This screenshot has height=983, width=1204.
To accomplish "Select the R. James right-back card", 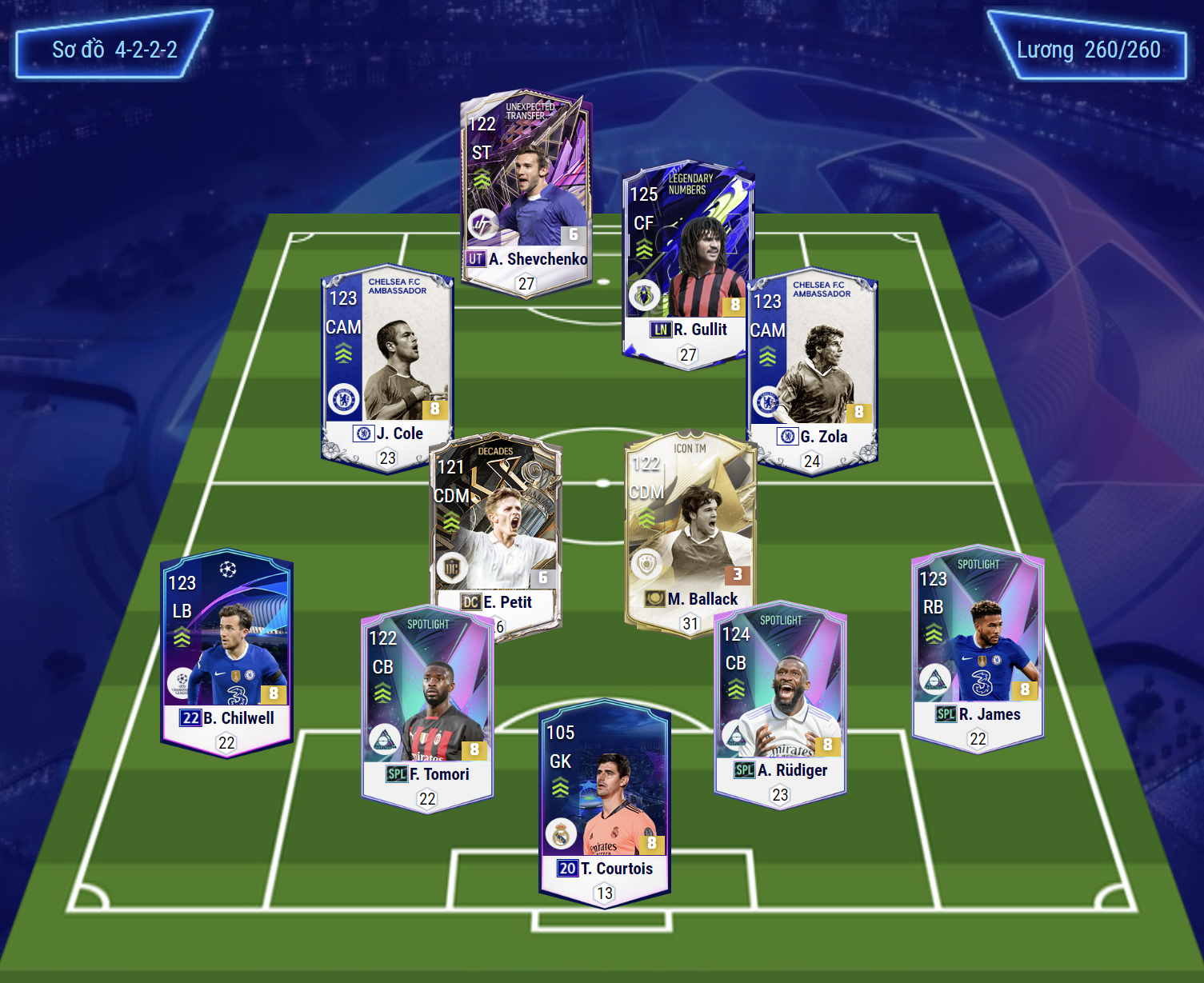I will coord(978,649).
